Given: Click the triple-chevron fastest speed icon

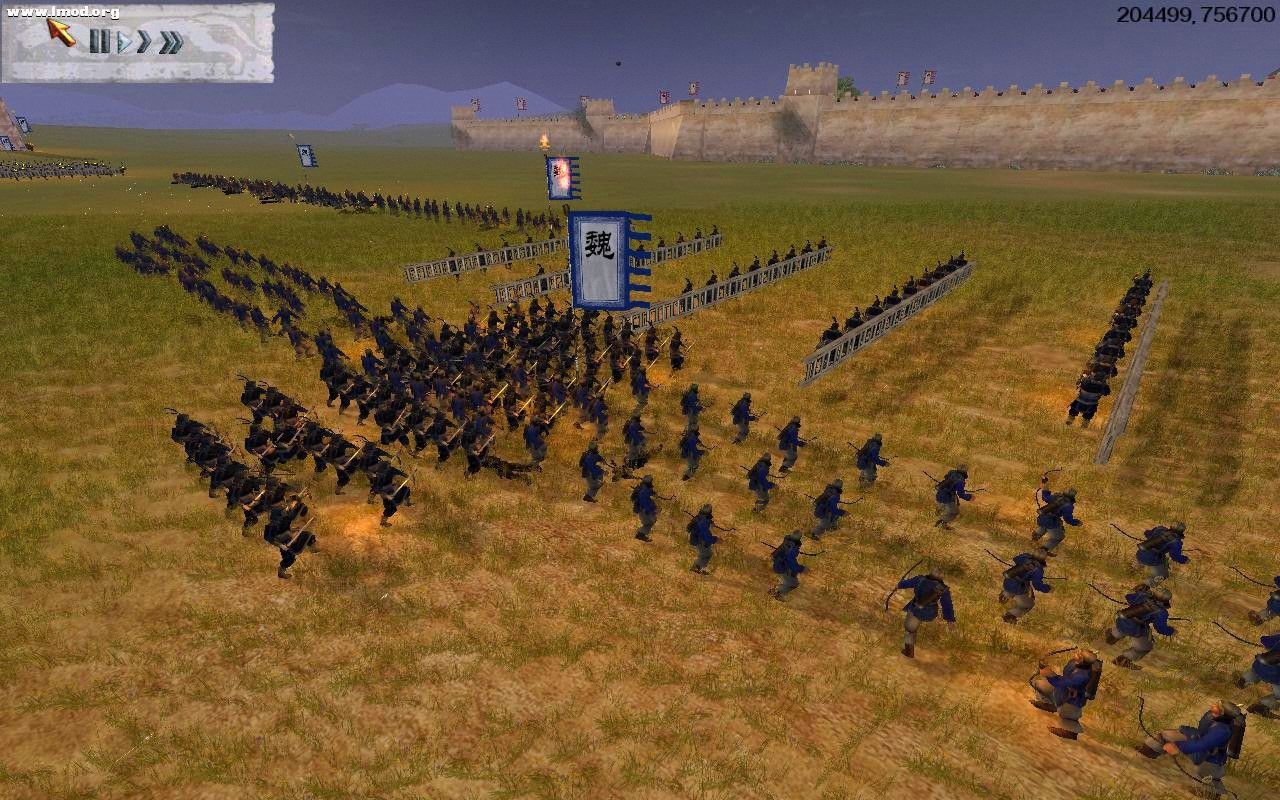Looking at the screenshot, I should click(172, 42).
